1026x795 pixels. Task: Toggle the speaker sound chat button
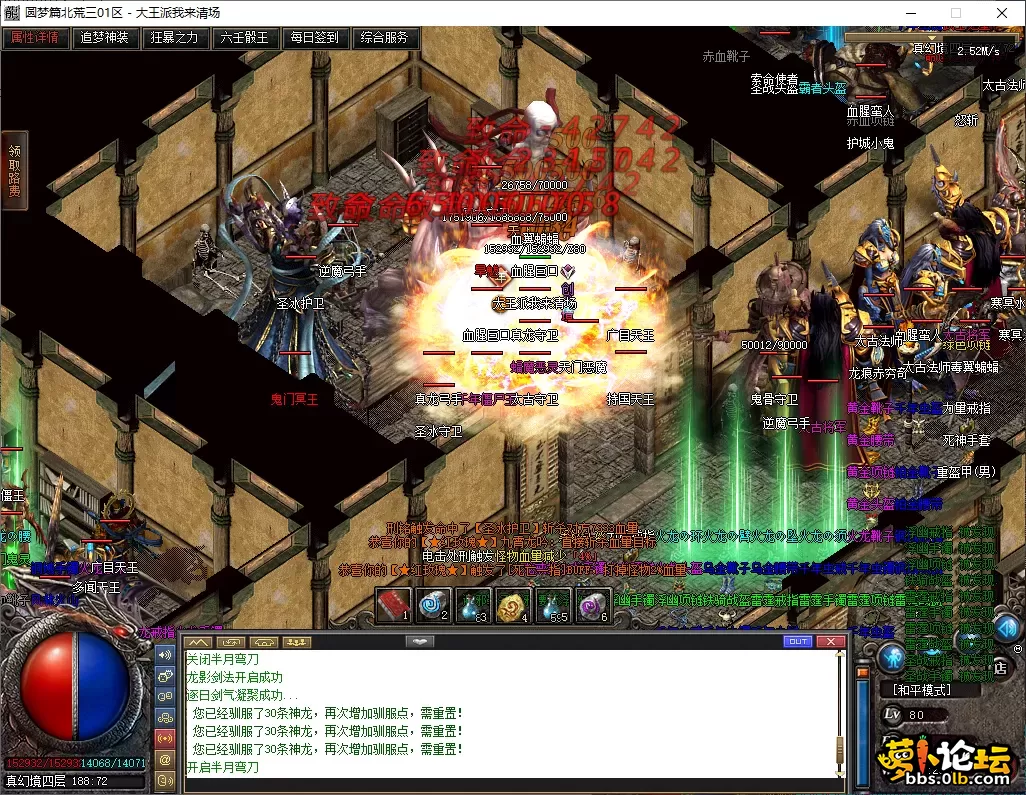tap(166, 654)
